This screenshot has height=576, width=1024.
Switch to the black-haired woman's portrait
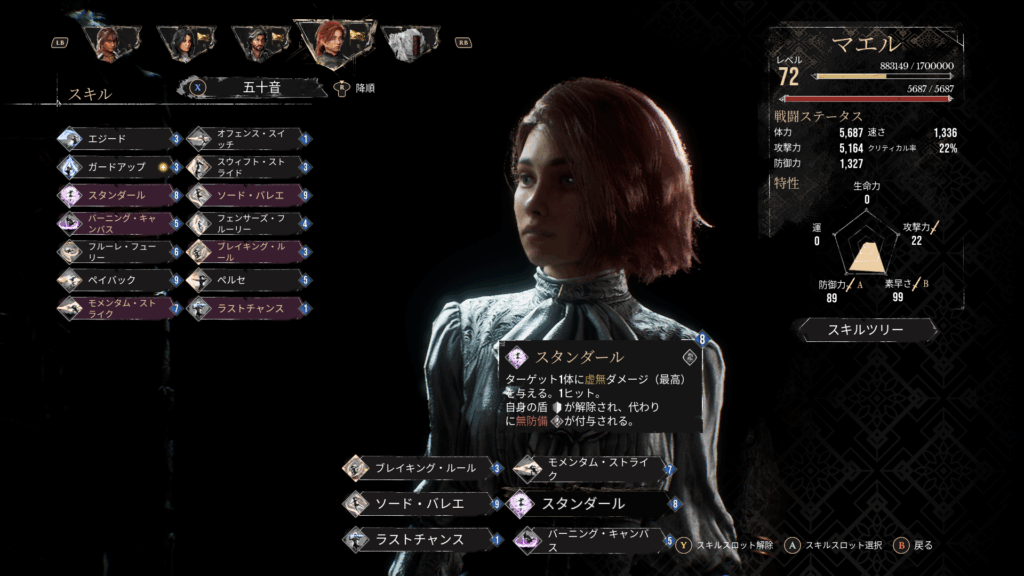[185, 43]
